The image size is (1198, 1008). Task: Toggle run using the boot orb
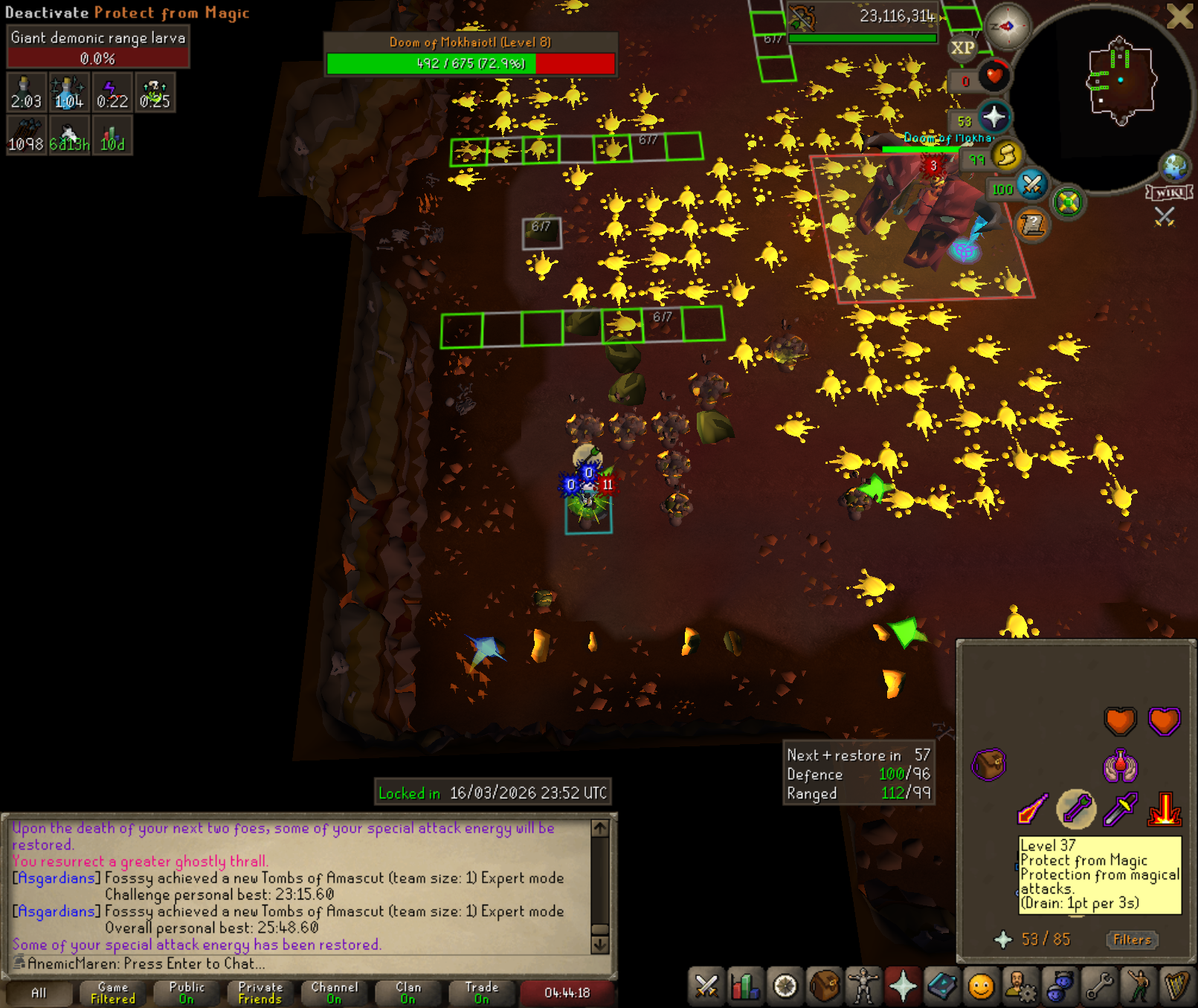coord(1006,155)
